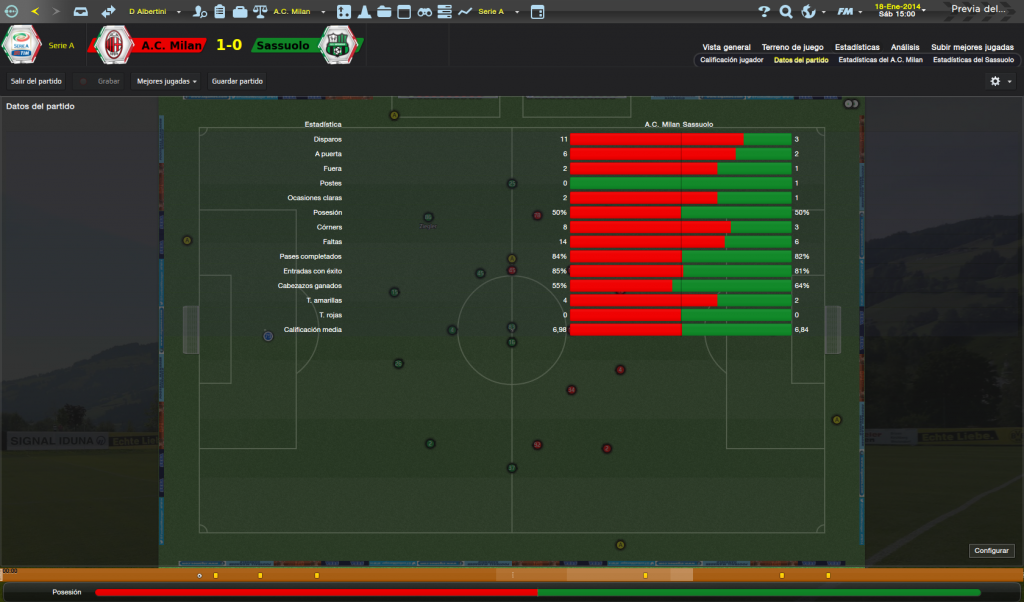This screenshot has height=602, width=1024.
Task: Switch to the Análisis tab
Action: pyautogui.click(x=905, y=47)
